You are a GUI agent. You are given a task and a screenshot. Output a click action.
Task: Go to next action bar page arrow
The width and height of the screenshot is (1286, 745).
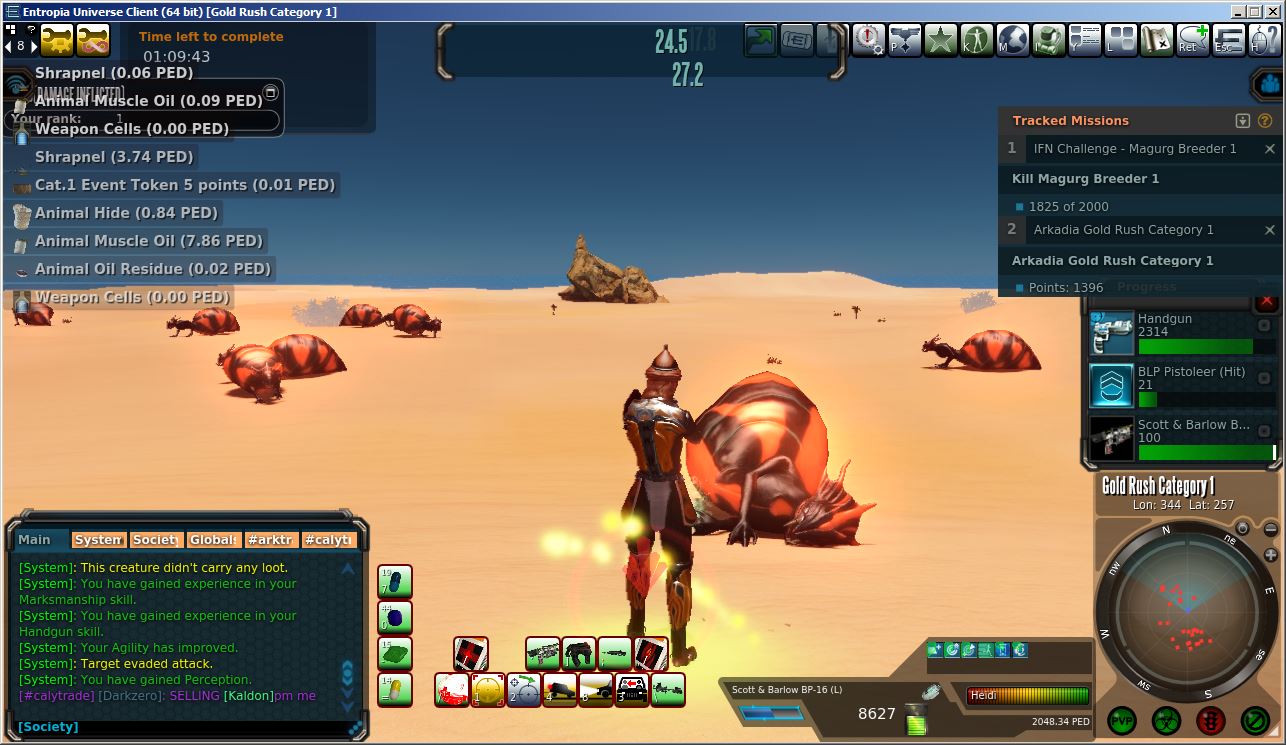click(x=32, y=46)
